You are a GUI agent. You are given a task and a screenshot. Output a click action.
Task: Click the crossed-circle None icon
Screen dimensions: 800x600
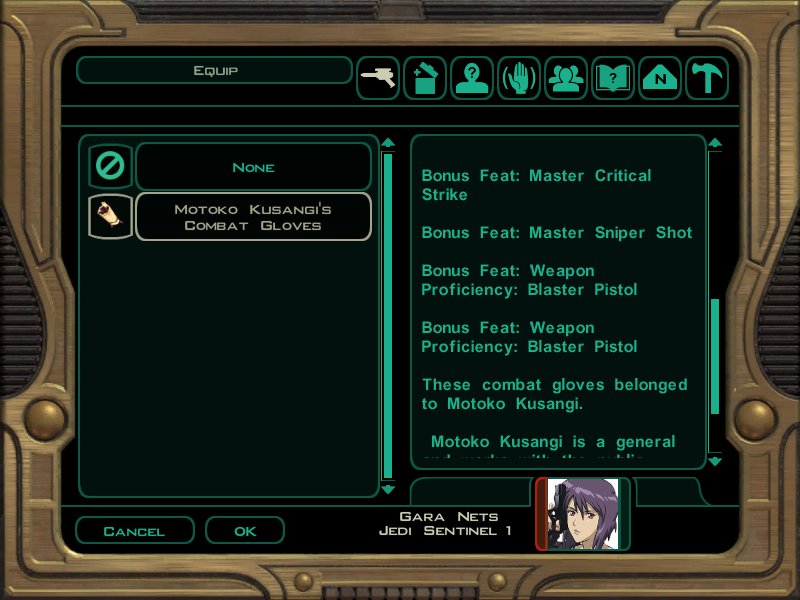click(110, 167)
